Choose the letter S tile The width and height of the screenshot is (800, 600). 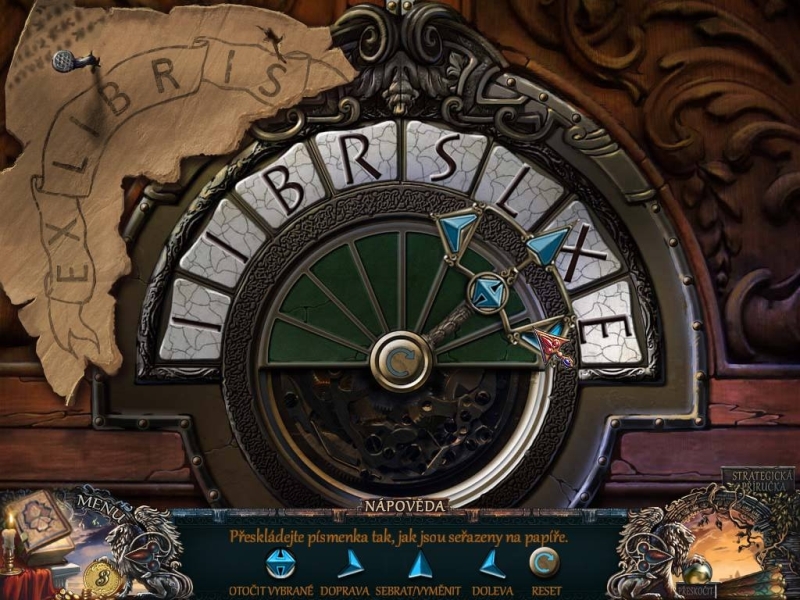coord(440,157)
